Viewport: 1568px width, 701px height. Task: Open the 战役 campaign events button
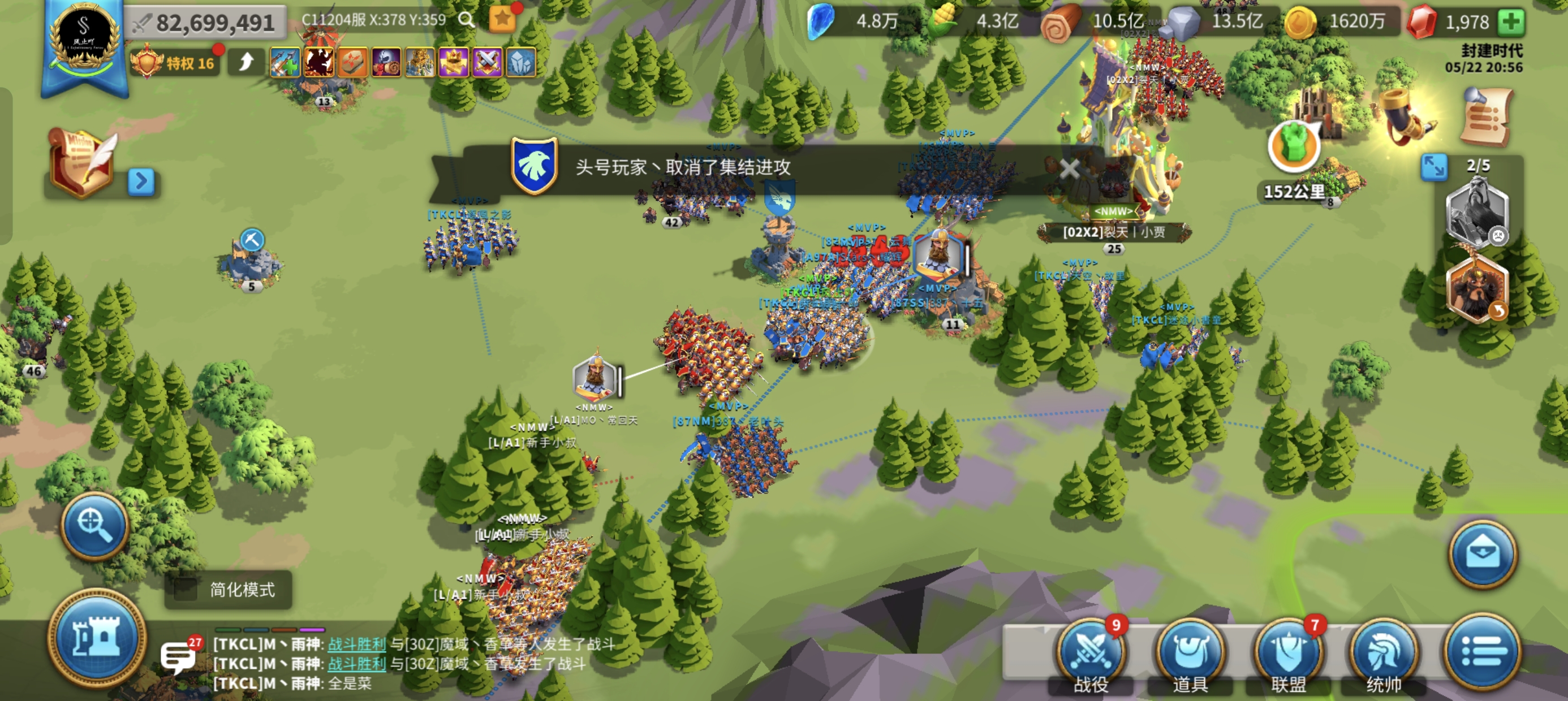pos(1091,651)
